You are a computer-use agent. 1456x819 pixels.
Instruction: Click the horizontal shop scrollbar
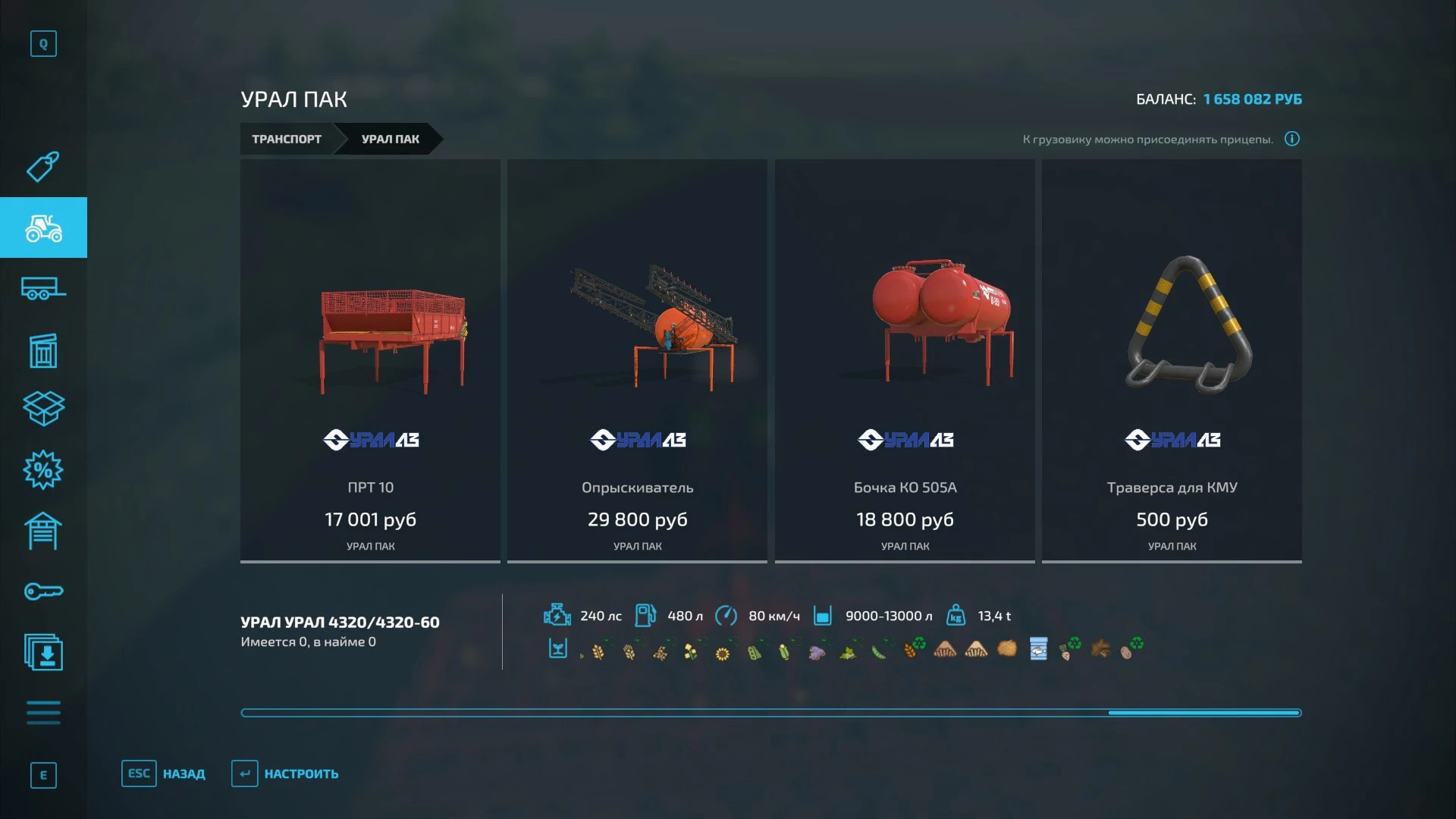770,713
